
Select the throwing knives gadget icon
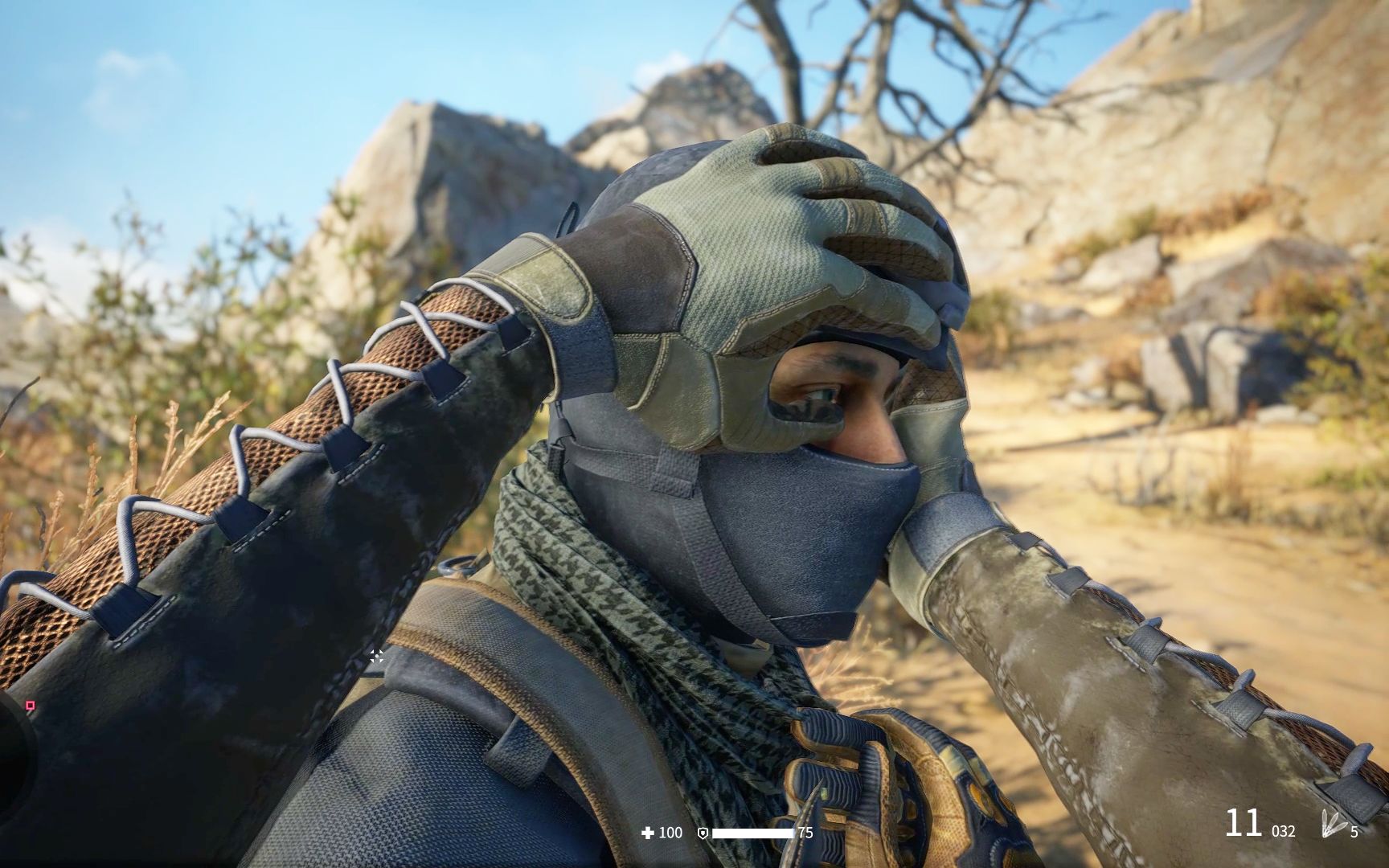tap(1332, 825)
